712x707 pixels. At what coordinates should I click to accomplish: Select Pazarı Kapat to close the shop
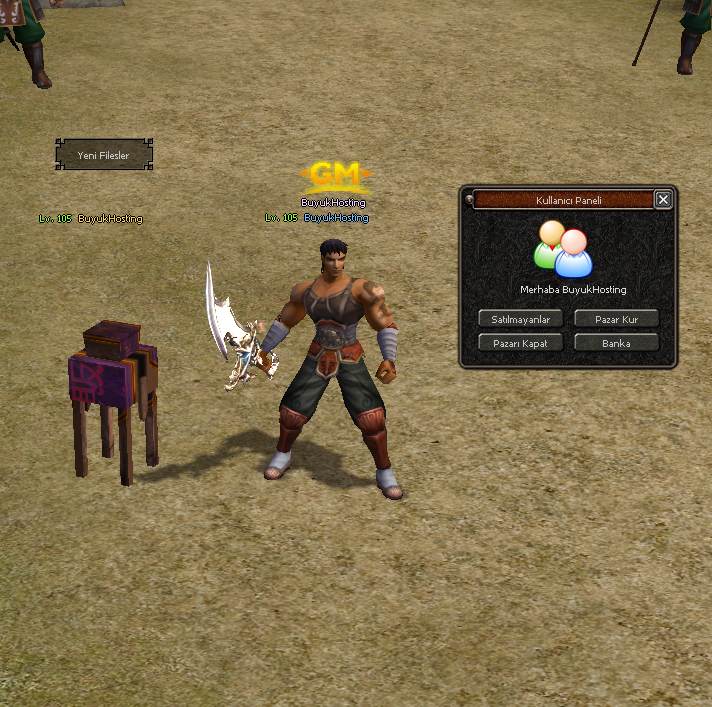[x=520, y=343]
